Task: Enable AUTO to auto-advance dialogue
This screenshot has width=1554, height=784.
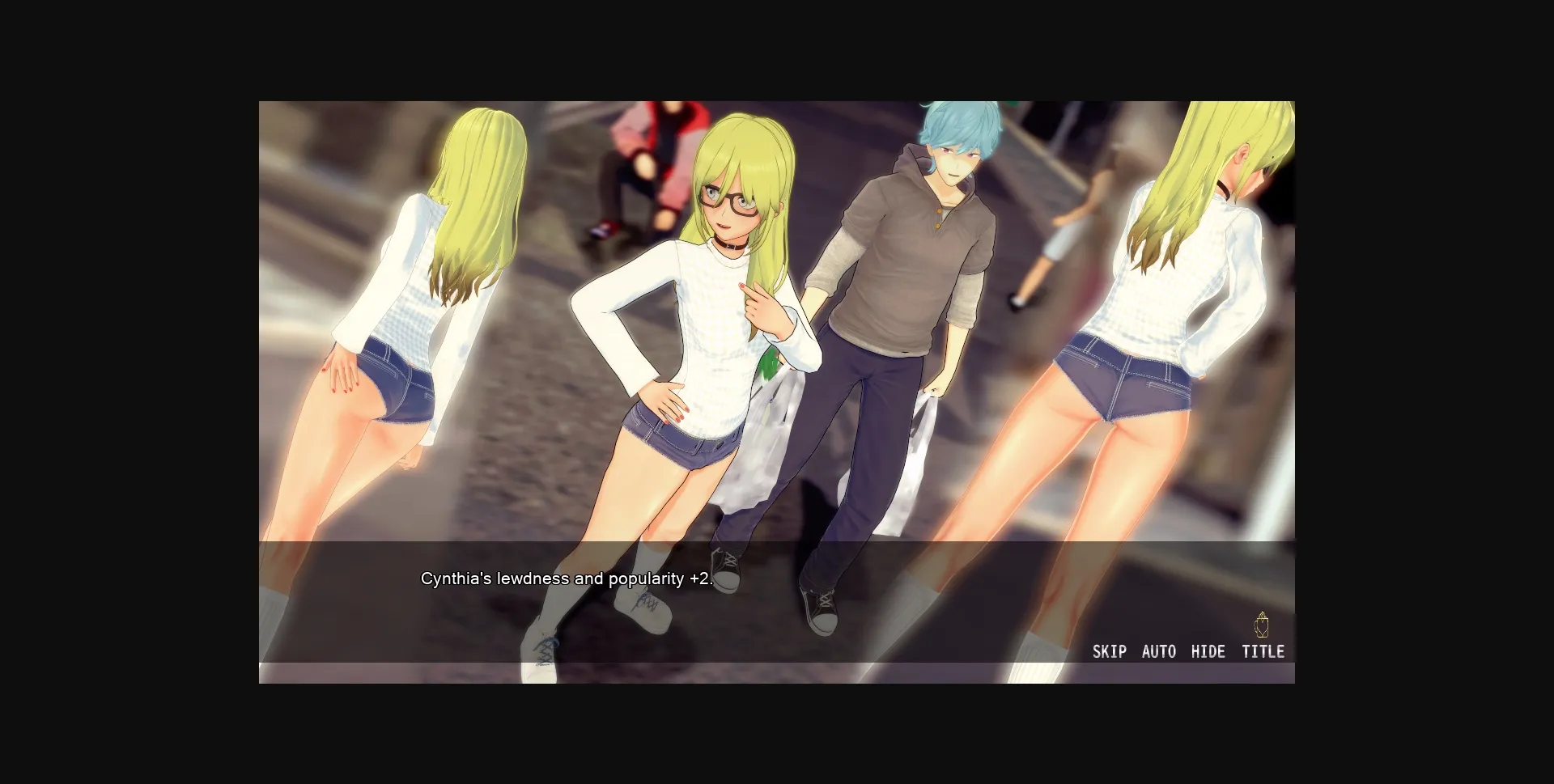Action: point(1159,651)
